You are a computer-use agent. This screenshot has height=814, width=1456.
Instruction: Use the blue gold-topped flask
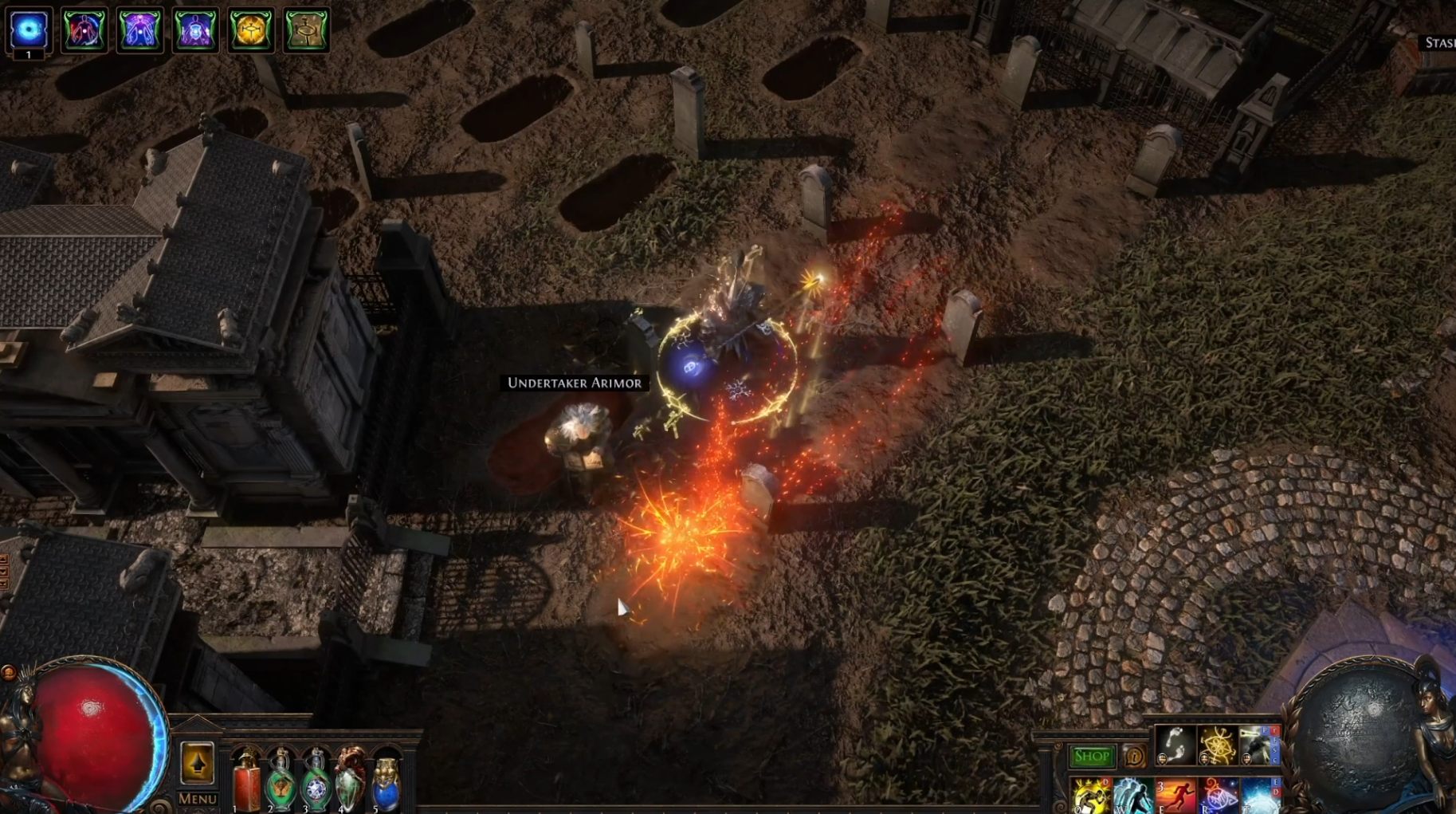coord(386,783)
